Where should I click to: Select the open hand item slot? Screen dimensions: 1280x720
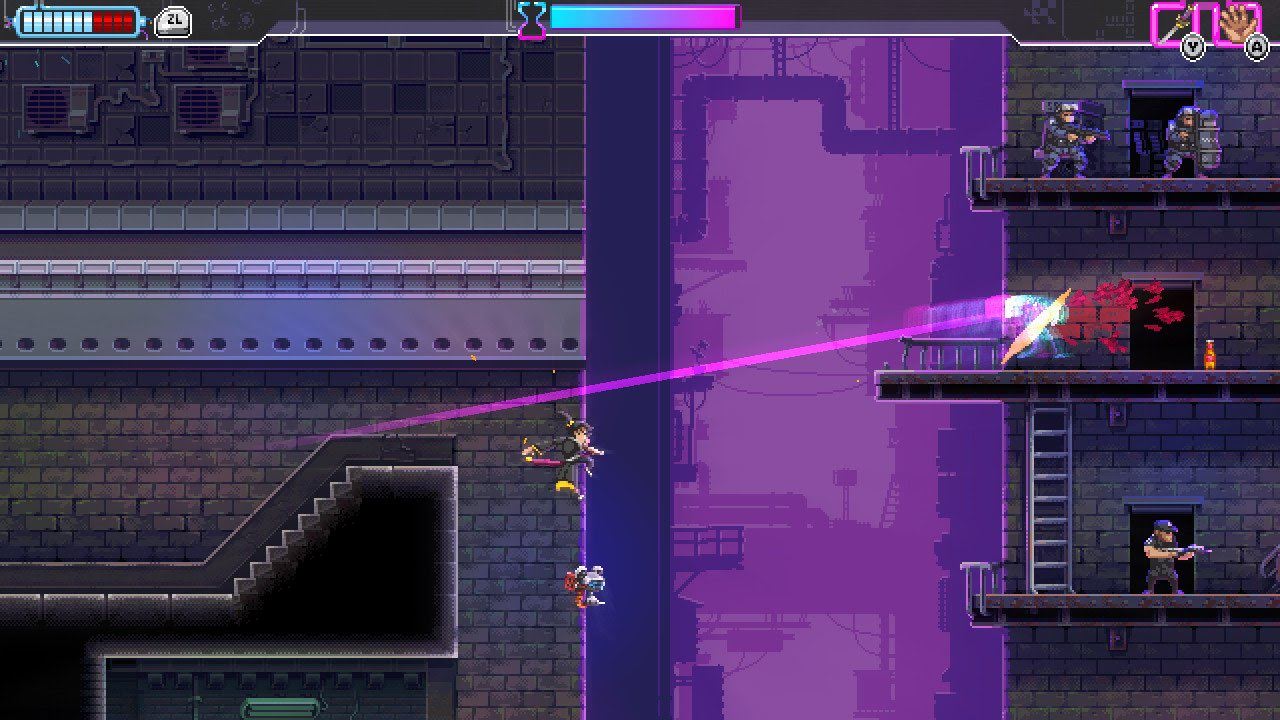[x=1236, y=23]
